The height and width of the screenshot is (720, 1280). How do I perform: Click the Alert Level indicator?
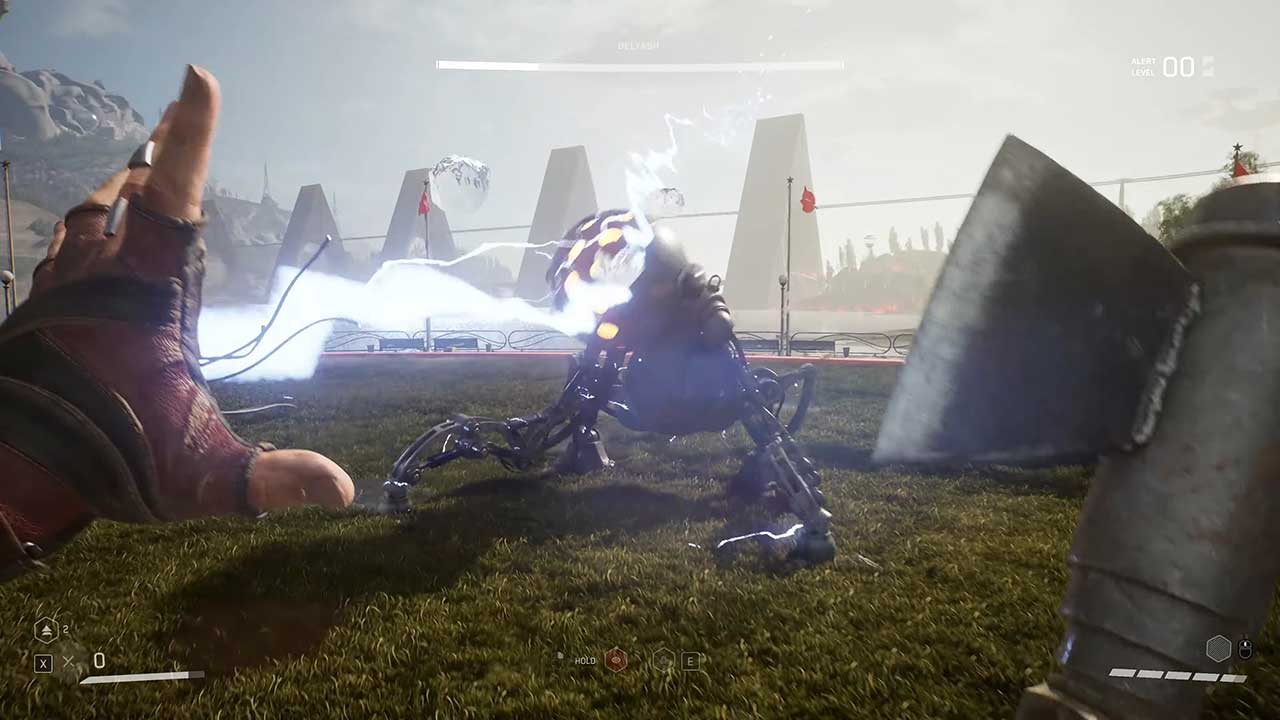point(1172,67)
